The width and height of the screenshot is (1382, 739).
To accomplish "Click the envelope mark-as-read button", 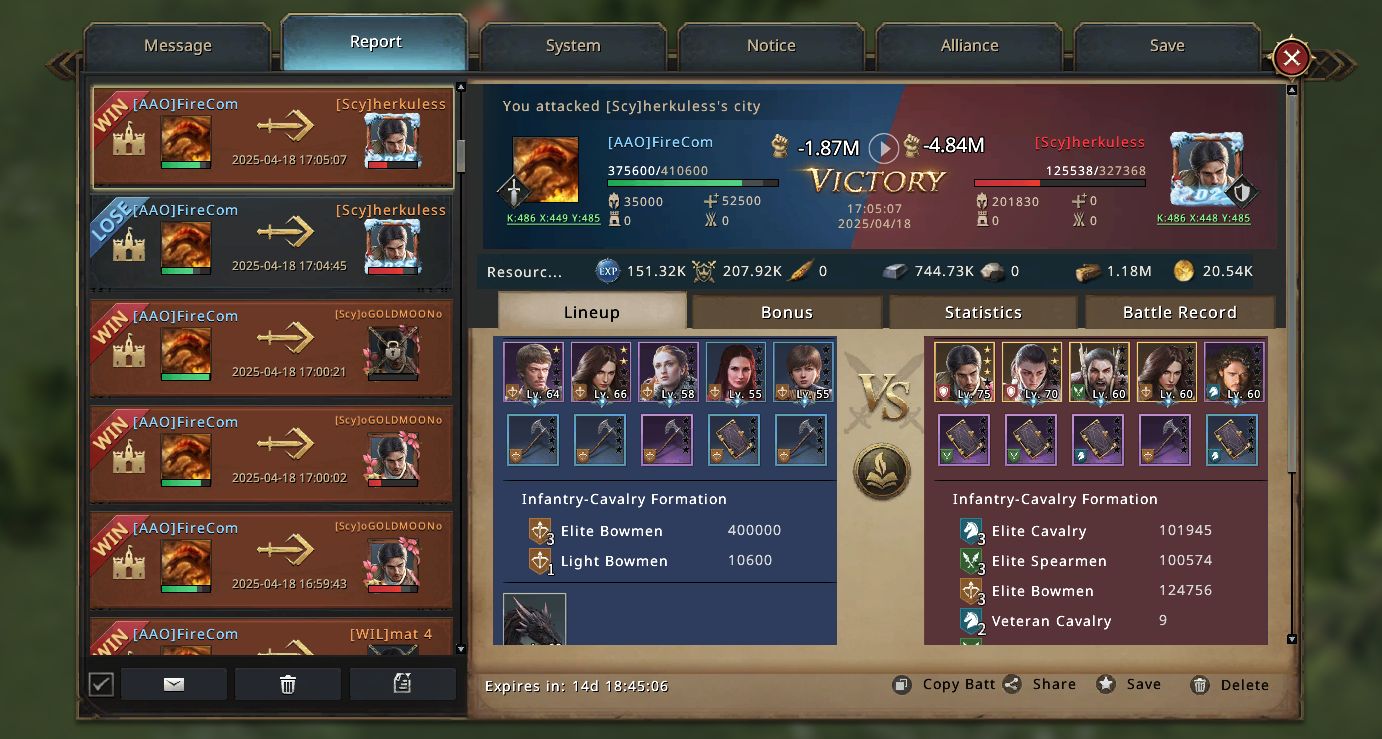I will [x=174, y=684].
